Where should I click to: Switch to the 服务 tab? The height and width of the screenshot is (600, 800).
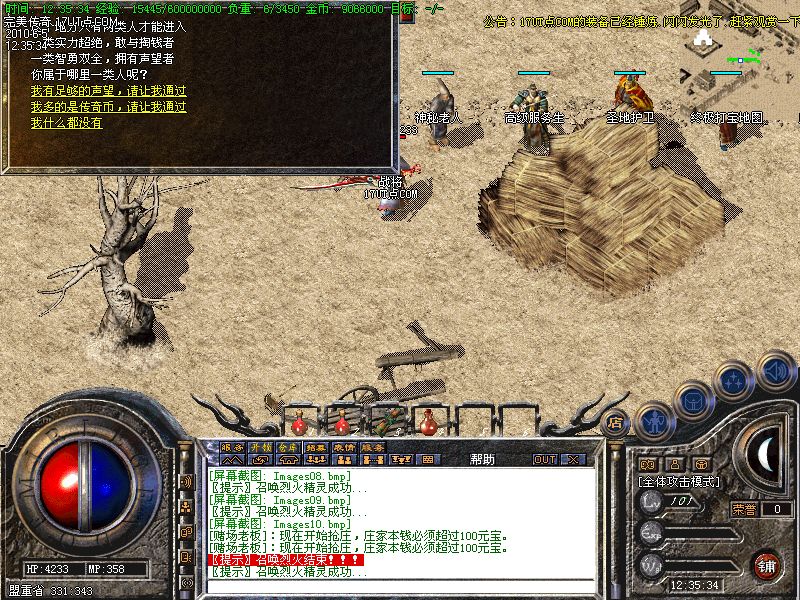373,447
